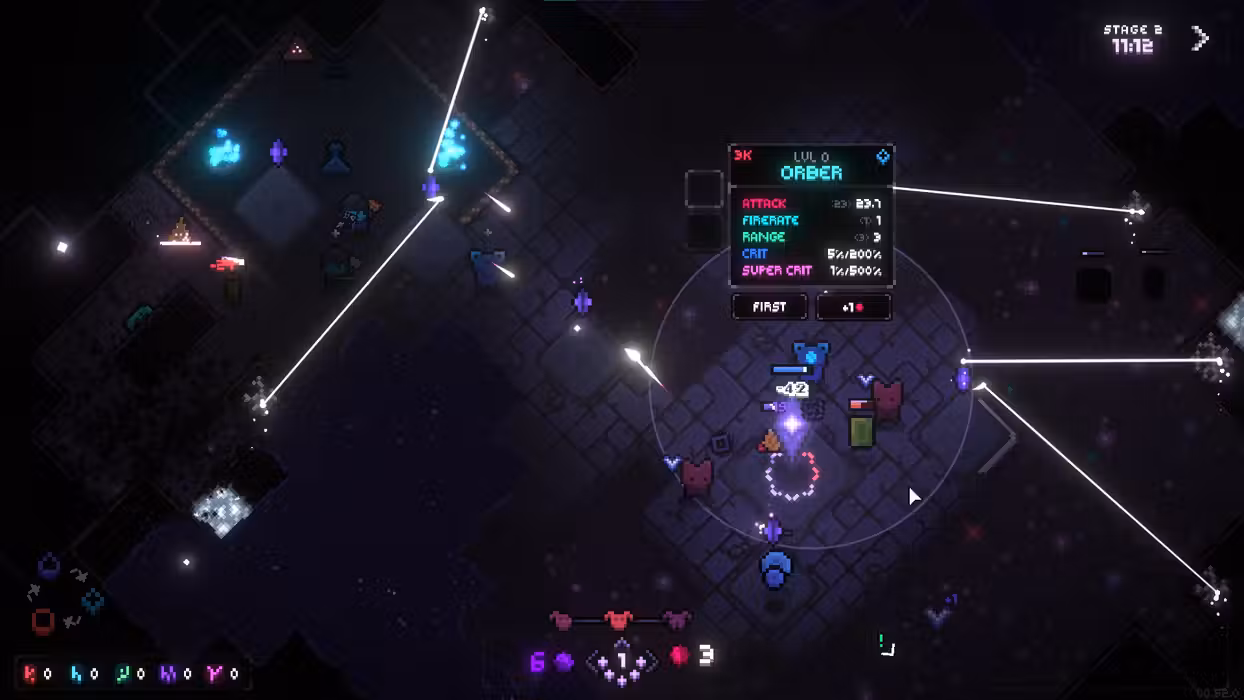The height and width of the screenshot is (700, 1244).
Task: Select the outlined empty slot beside Orber panel
Action: tap(704, 189)
